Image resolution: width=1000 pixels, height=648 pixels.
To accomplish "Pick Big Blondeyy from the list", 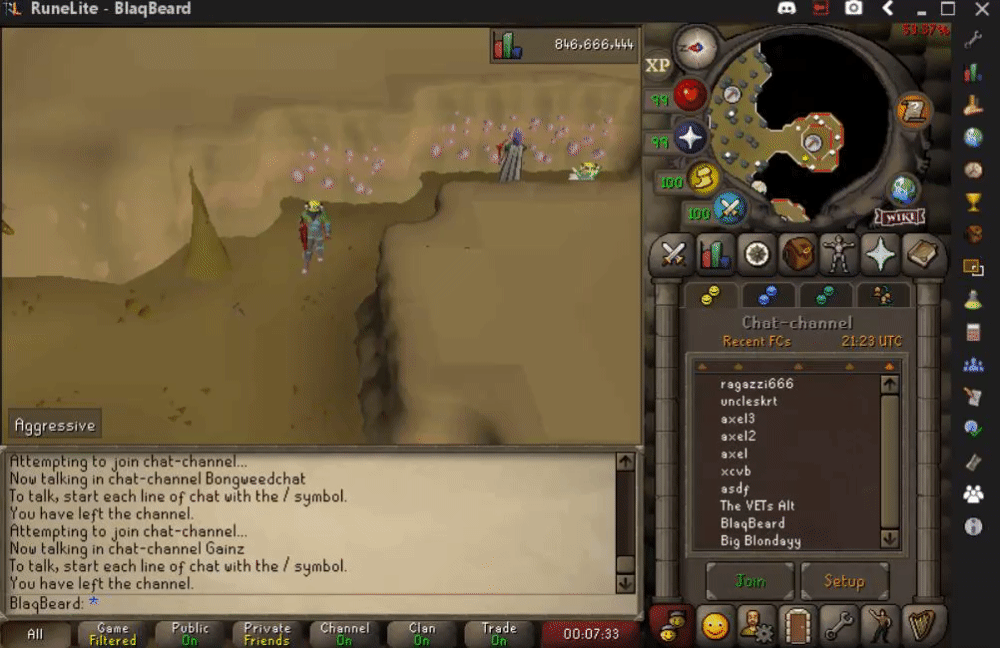I will (760, 541).
